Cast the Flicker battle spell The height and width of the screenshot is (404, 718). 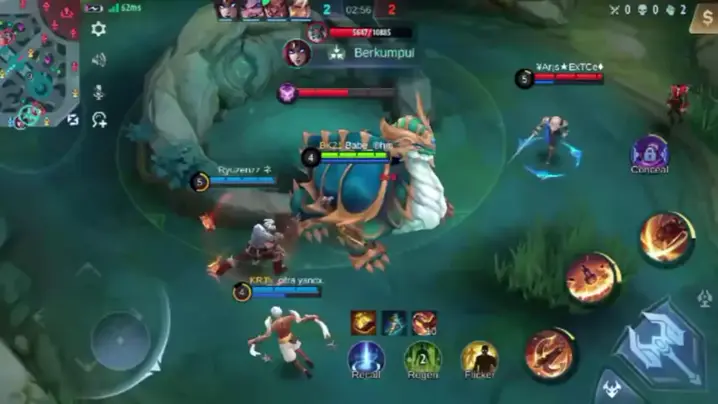(x=479, y=357)
